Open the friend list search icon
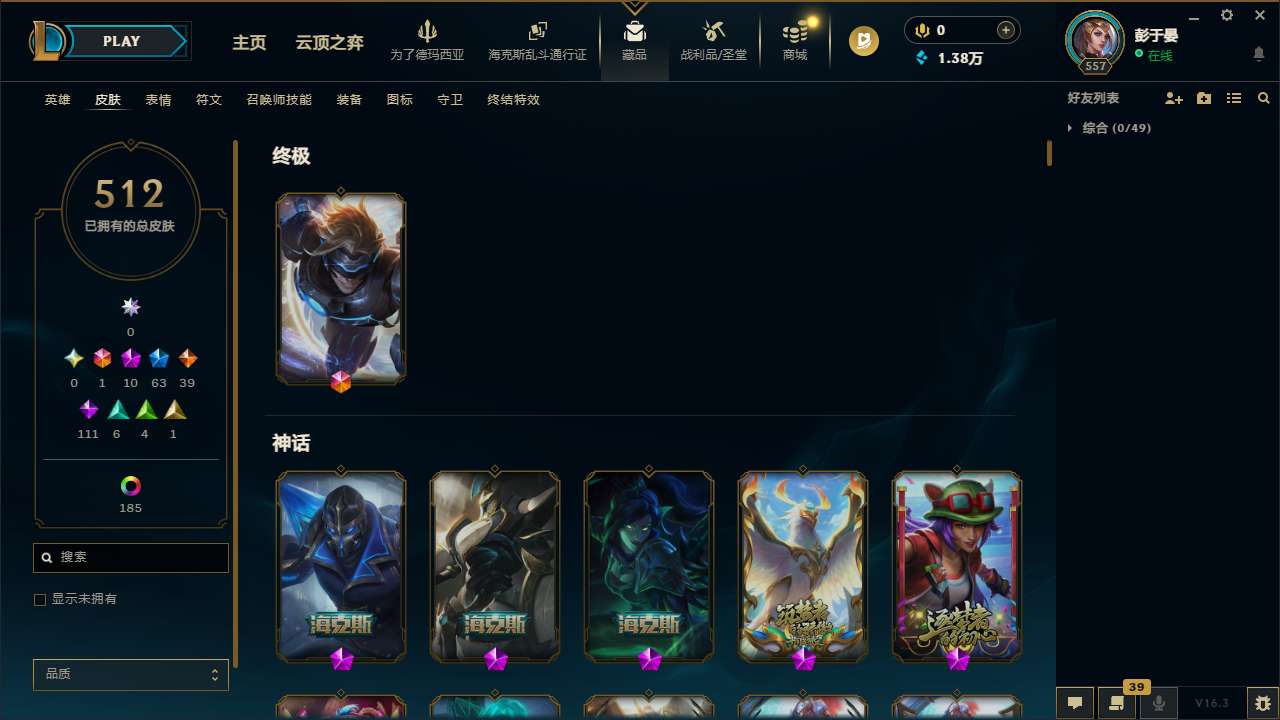The height and width of the screenshot is (720, 1280). [1263, 98]
